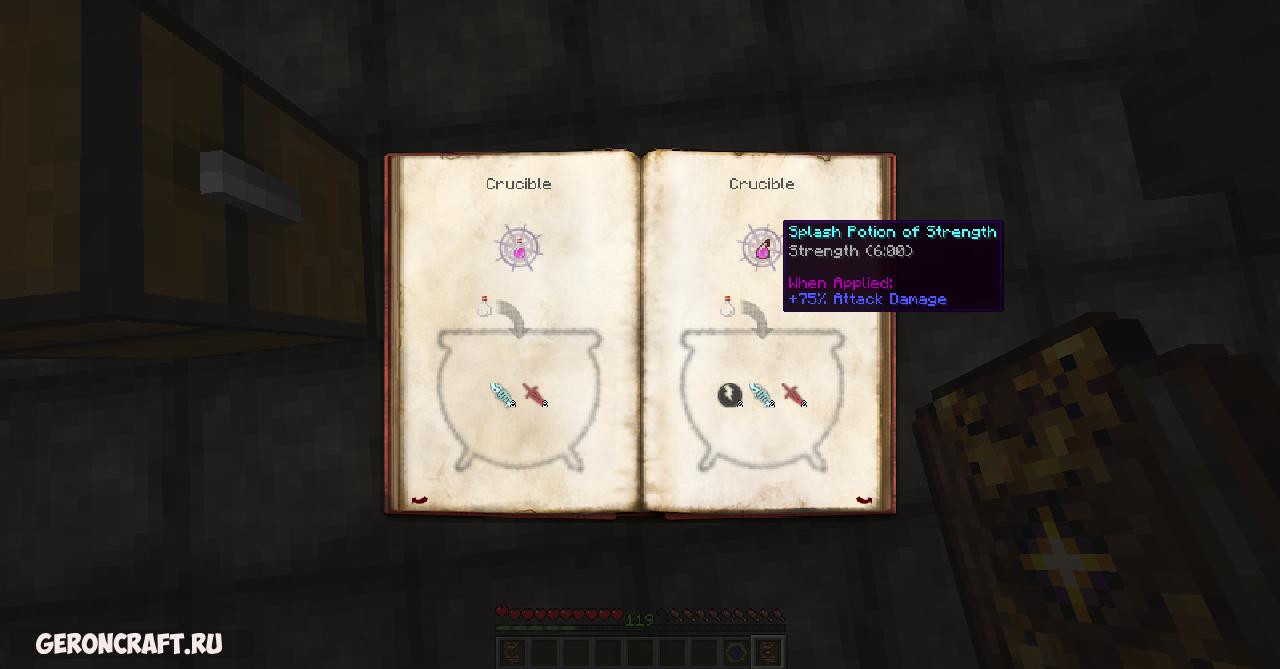This screenshot has width=1280, height=669.
Task: Click the red ingredient in the right cauldron
Action: pyautogui.click(x=793, y=395)
